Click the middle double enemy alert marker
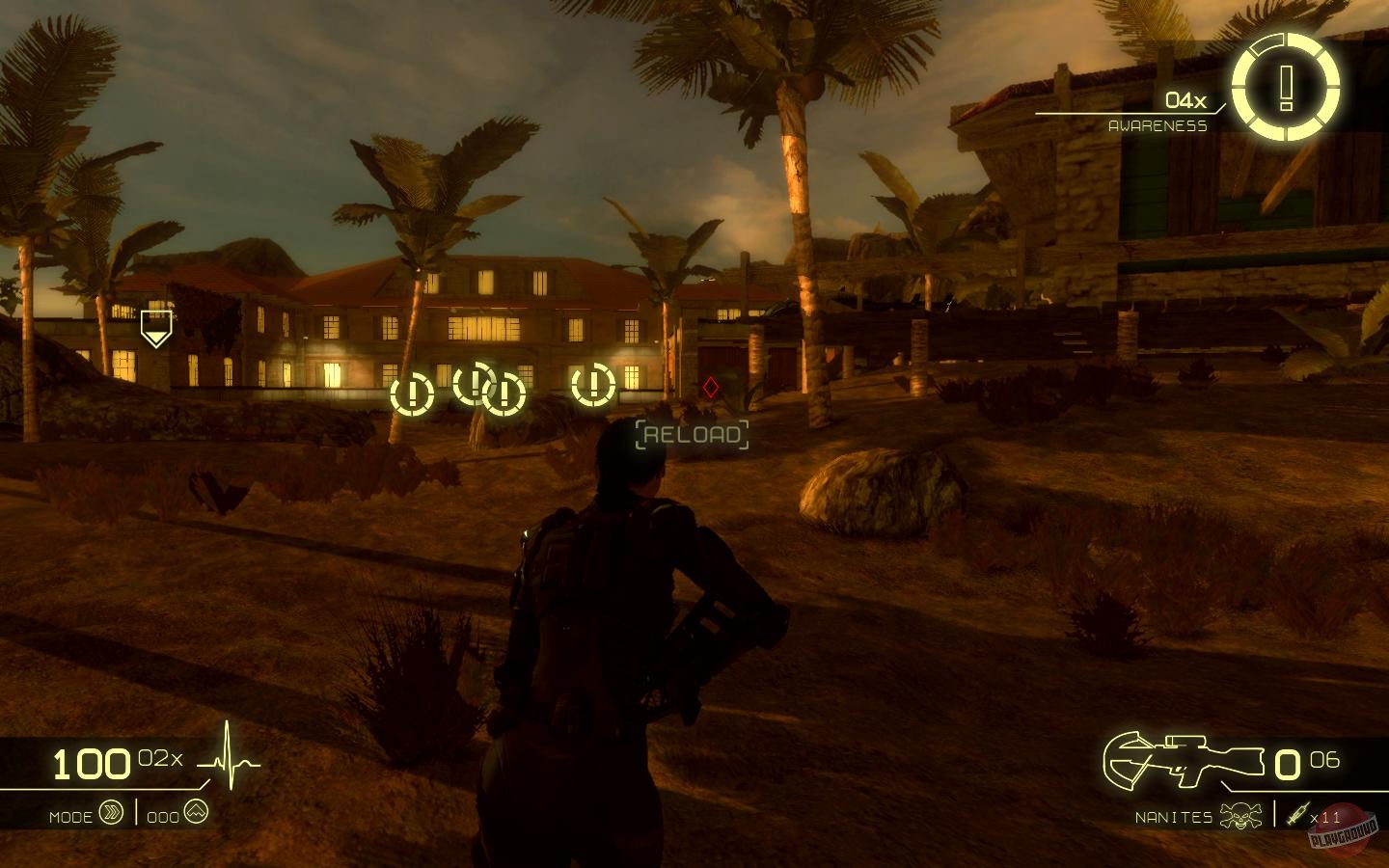The width and height of the screenshot is (1389, 868). point(490,391)
